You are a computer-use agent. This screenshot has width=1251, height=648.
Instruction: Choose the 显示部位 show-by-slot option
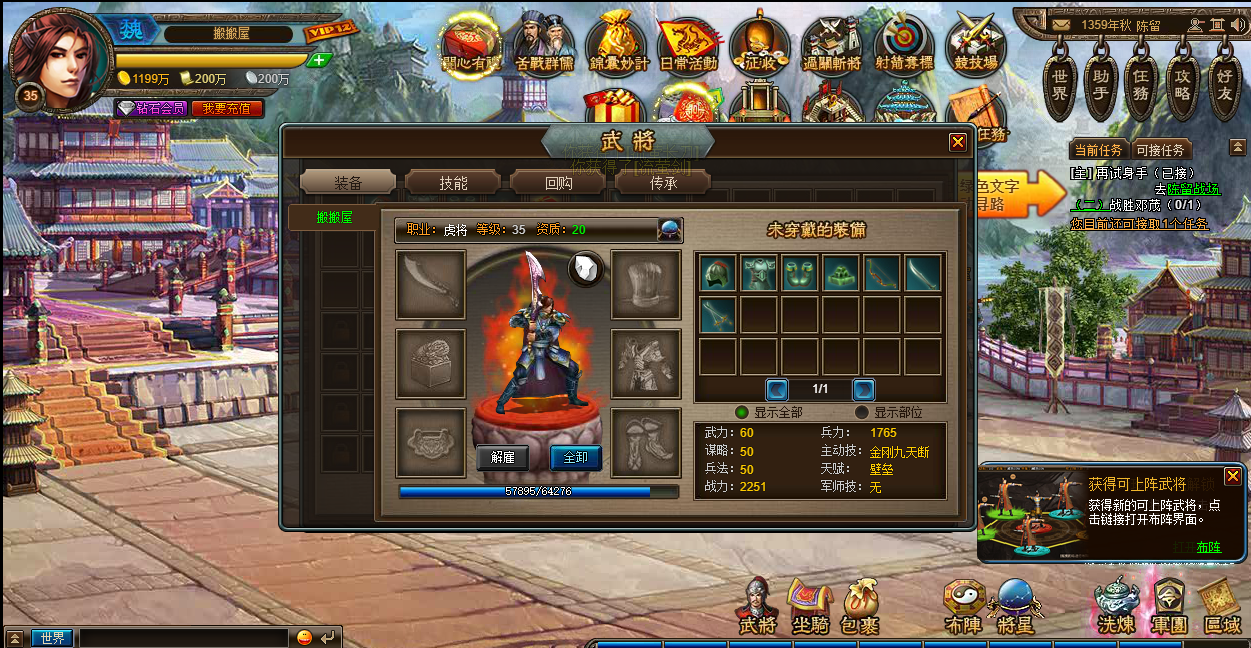coord(862,412)
